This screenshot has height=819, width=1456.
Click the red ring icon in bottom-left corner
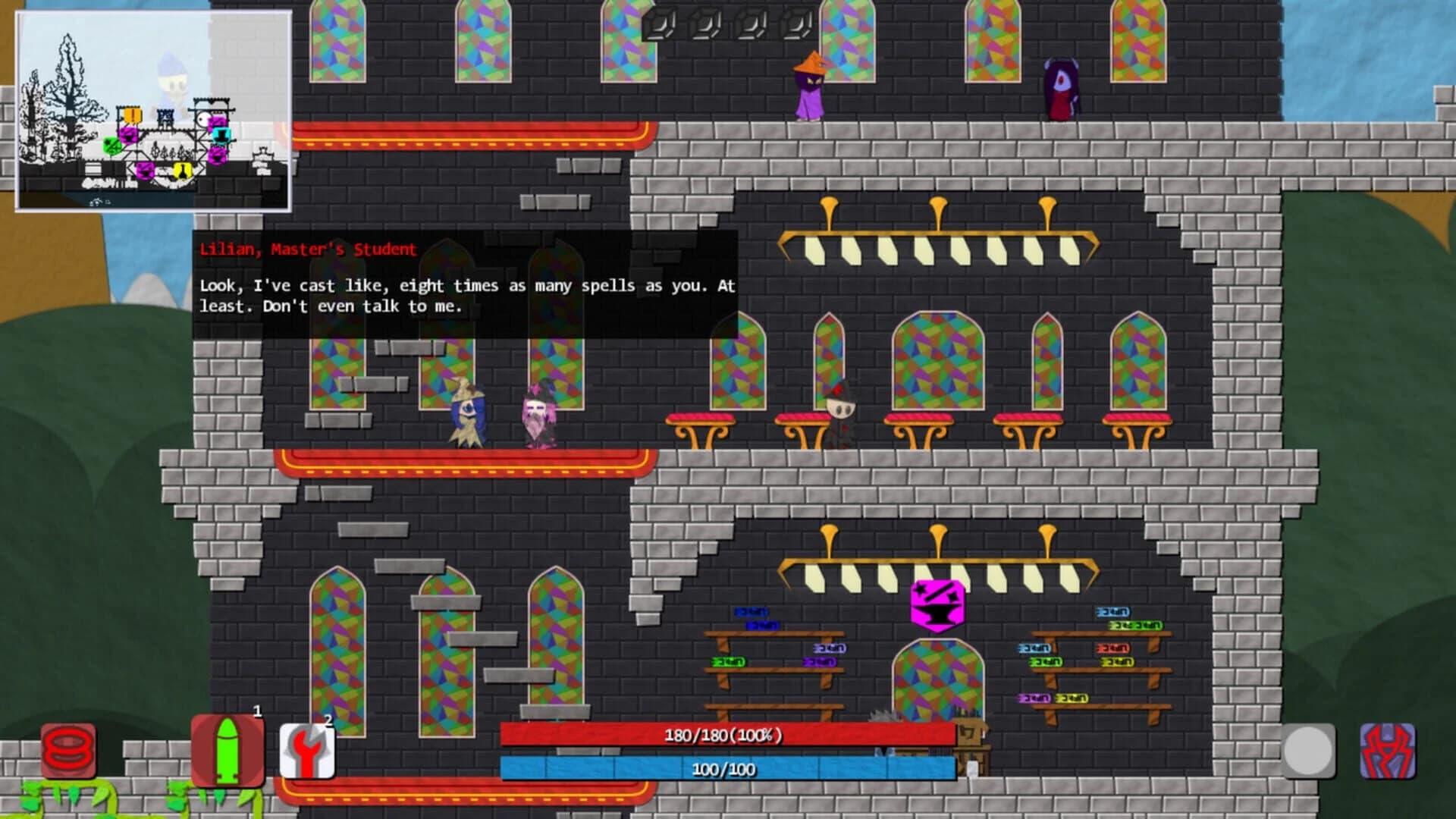(68, 751)
